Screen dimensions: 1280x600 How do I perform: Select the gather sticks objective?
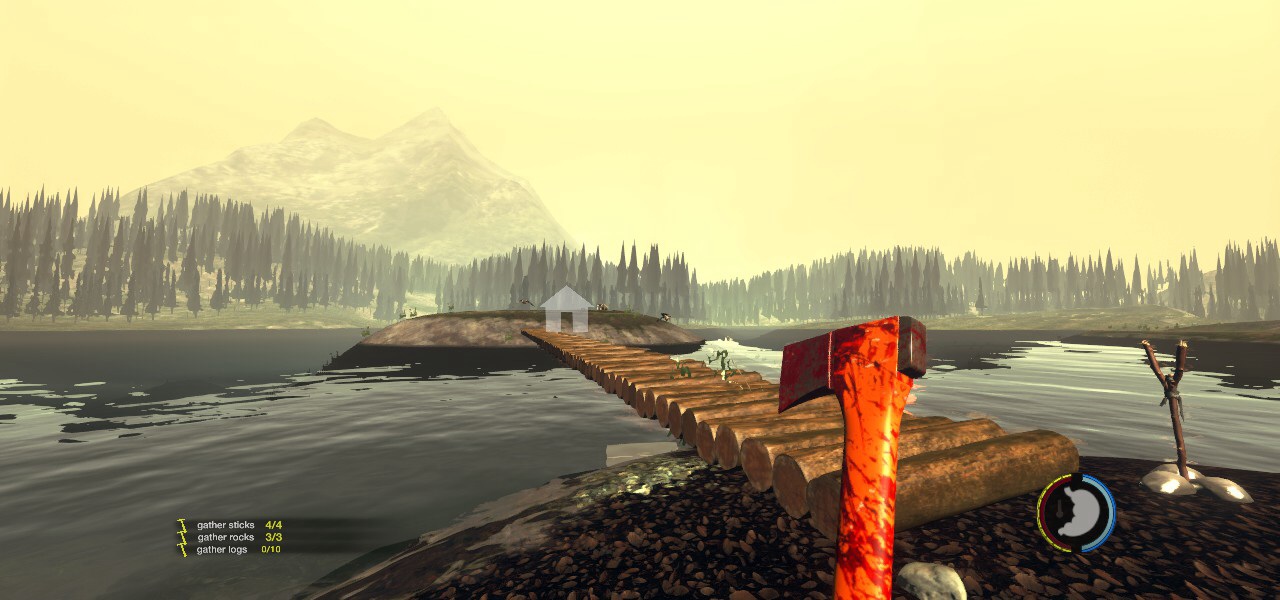tap(226, 525)
